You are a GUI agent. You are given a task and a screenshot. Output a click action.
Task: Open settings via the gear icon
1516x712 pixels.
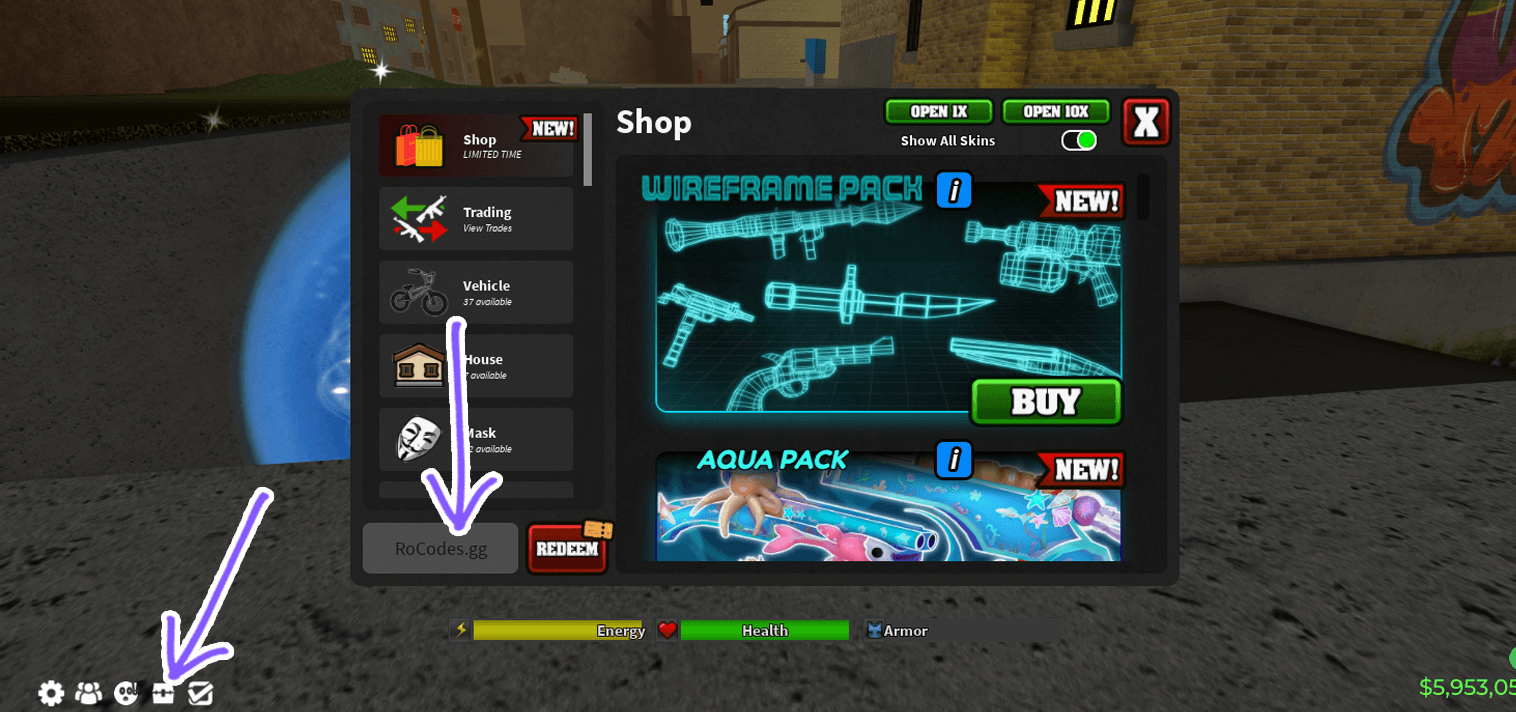pyautogui.click(x=51, y=692)
